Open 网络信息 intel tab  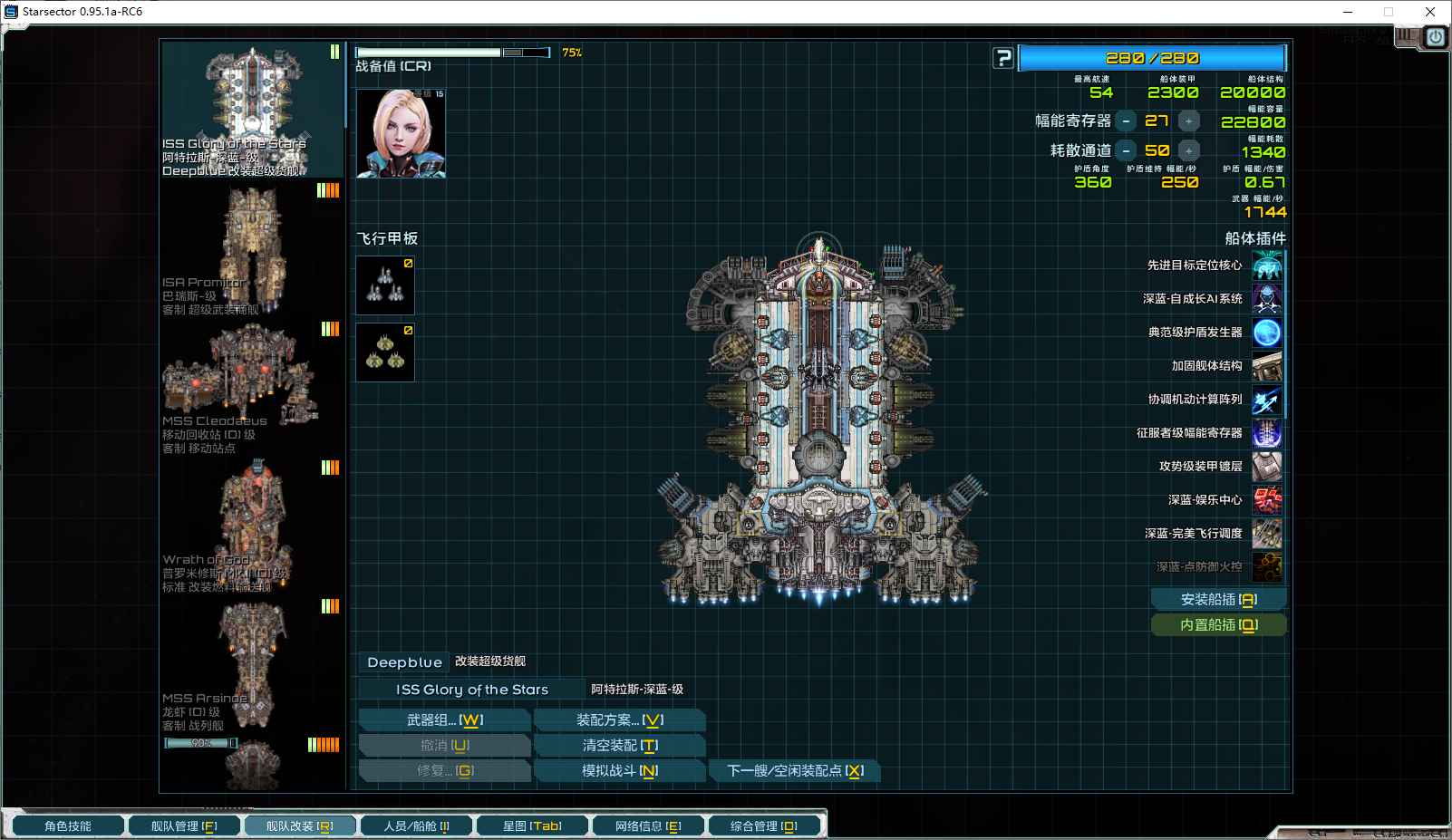(648, 826)
